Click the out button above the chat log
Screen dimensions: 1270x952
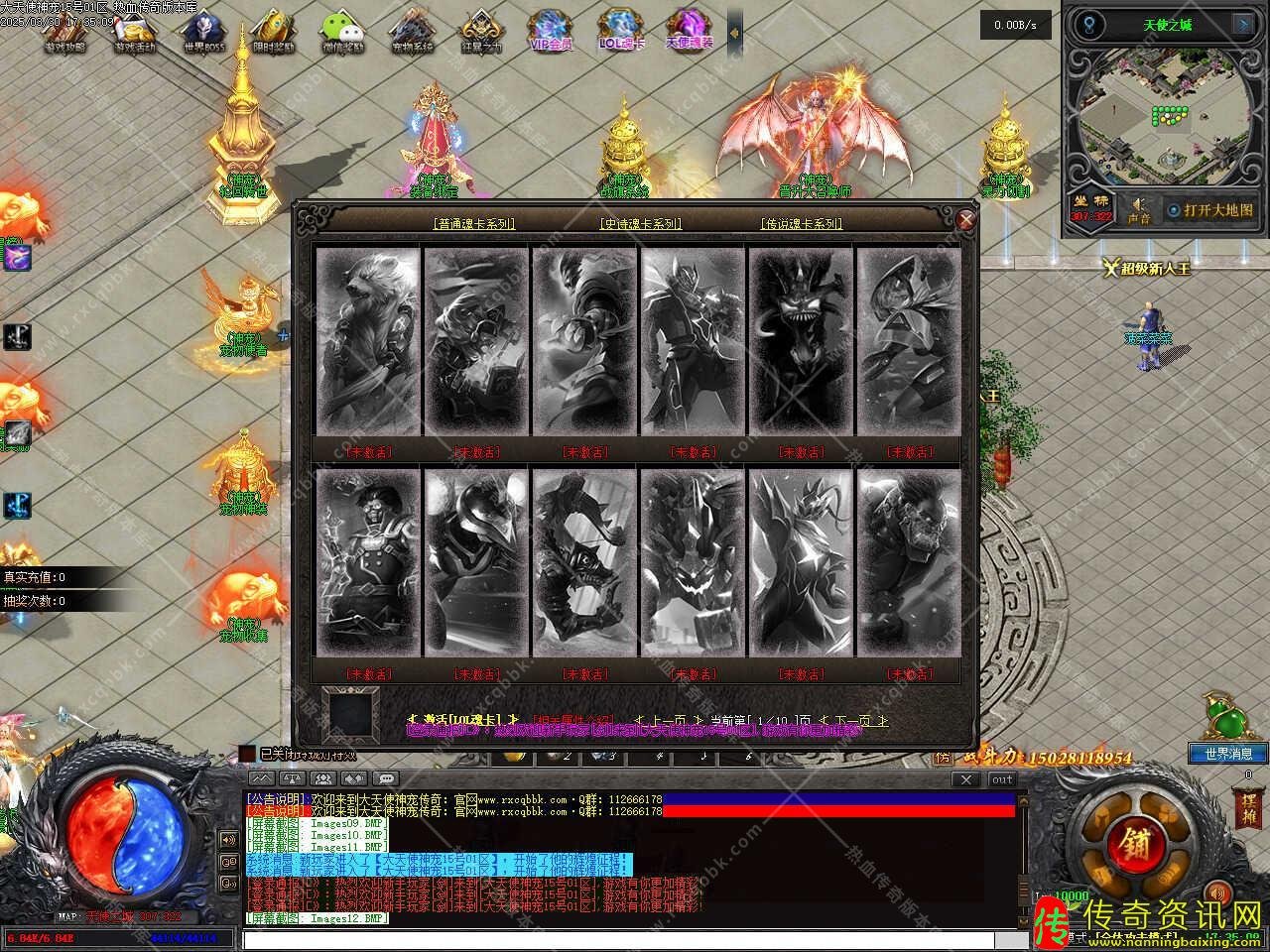click(1002, 779)
